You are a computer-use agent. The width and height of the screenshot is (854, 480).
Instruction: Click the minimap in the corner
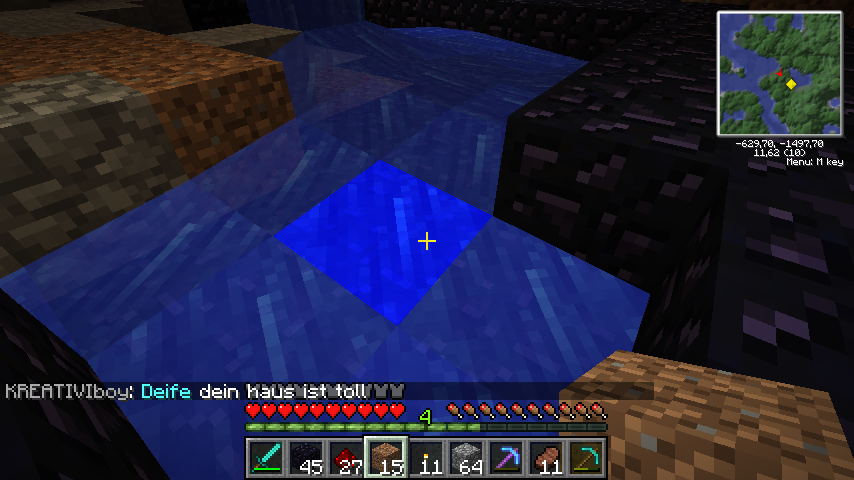pyautogui.click(x=779, y=76)
